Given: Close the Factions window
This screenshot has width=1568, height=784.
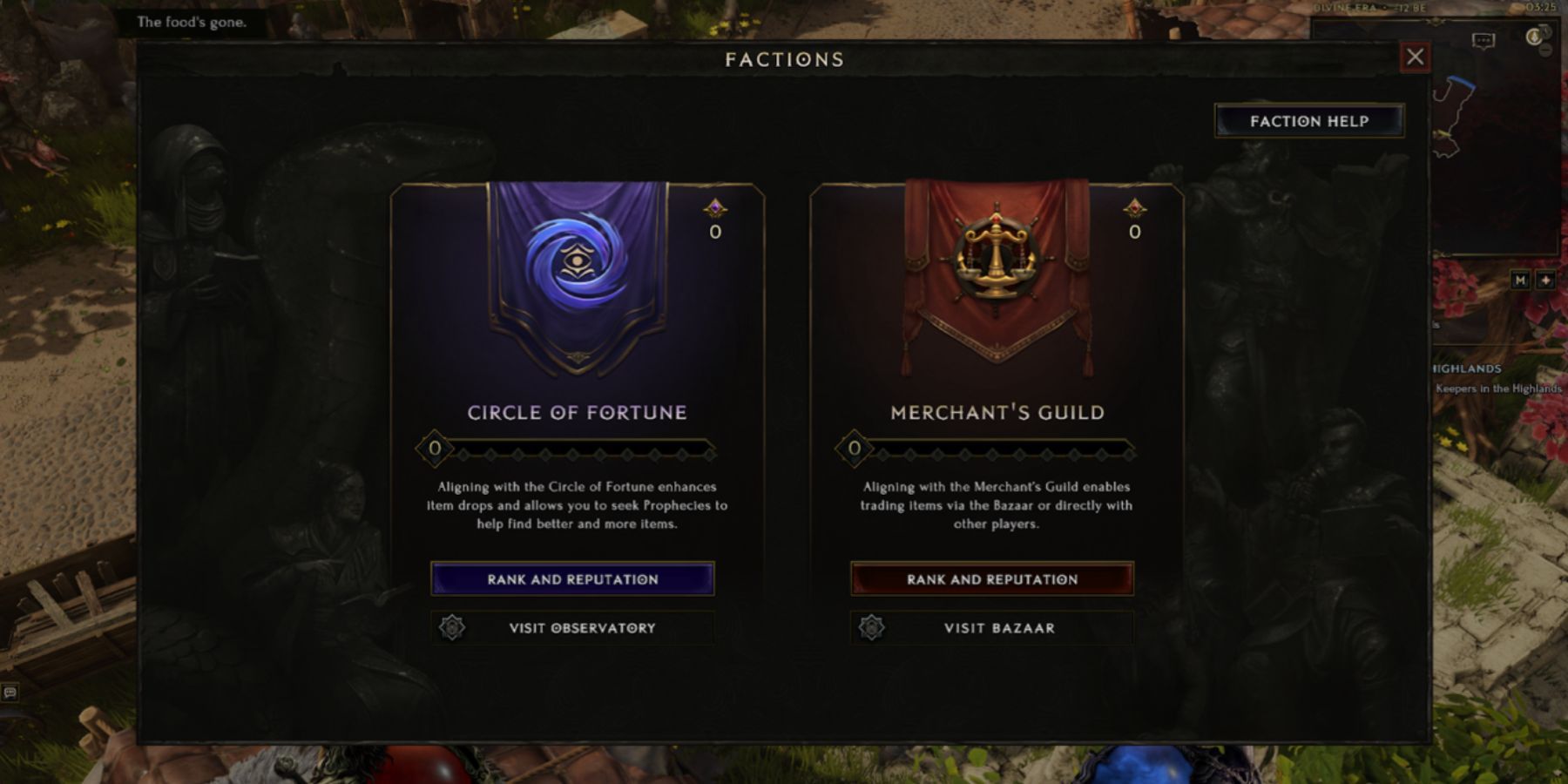Looking at the screenshot, I should (1415, 57).
